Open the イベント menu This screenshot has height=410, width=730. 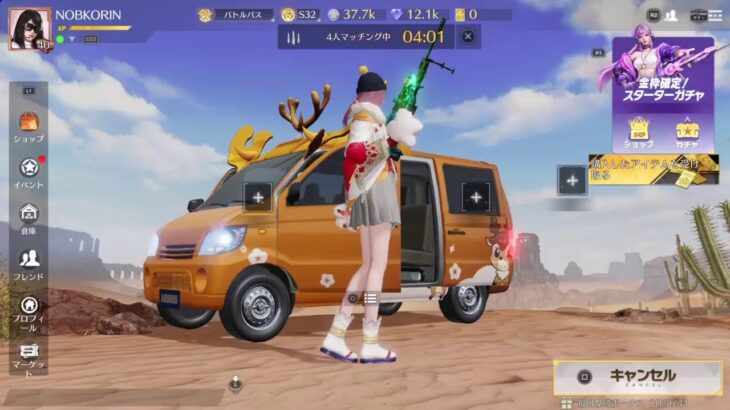pos(28,173)
